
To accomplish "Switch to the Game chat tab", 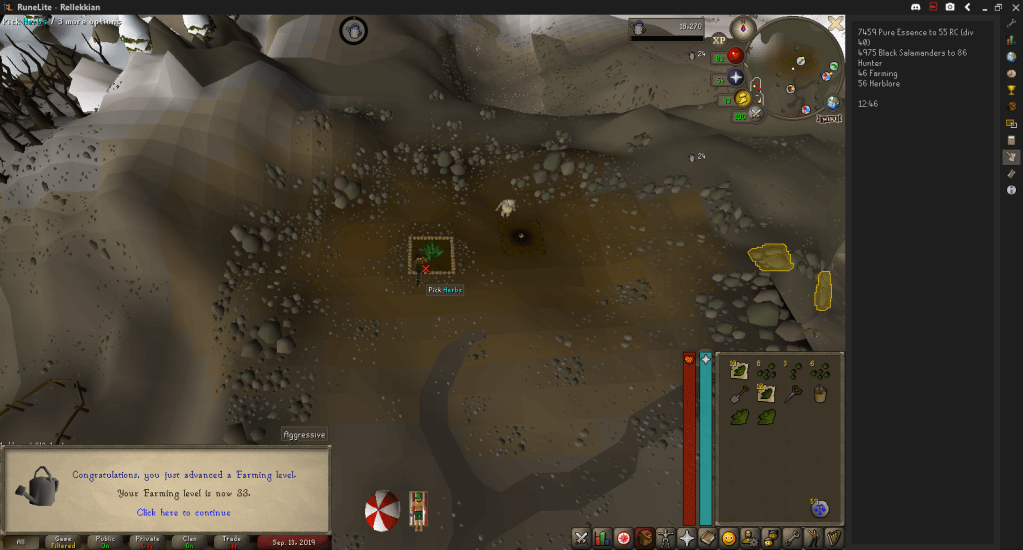I will point(62,541).
